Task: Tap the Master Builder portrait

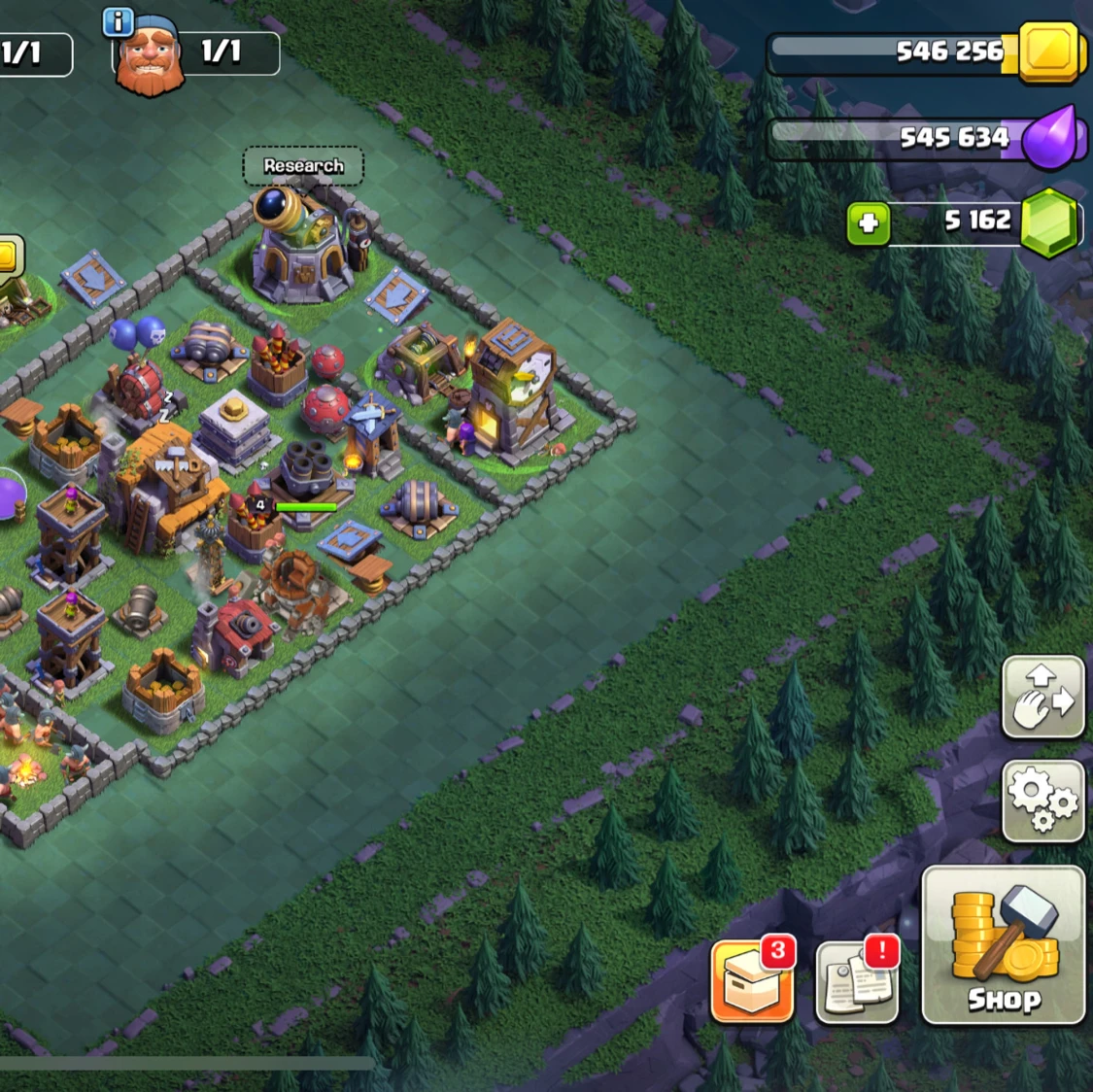Action: [x=150, y=58]
